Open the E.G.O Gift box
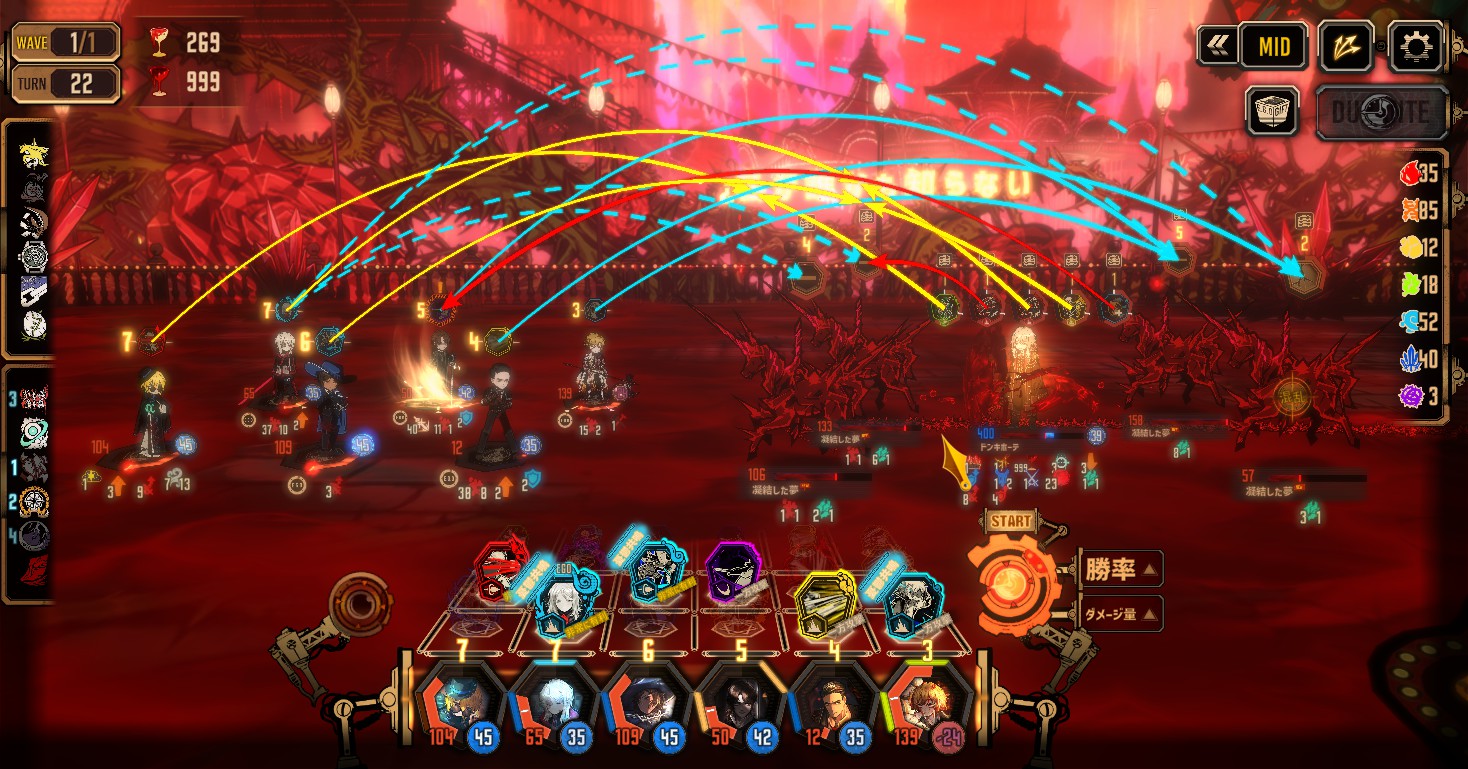This screenshot has height=769, width=1468. (x=1273, y=110)
